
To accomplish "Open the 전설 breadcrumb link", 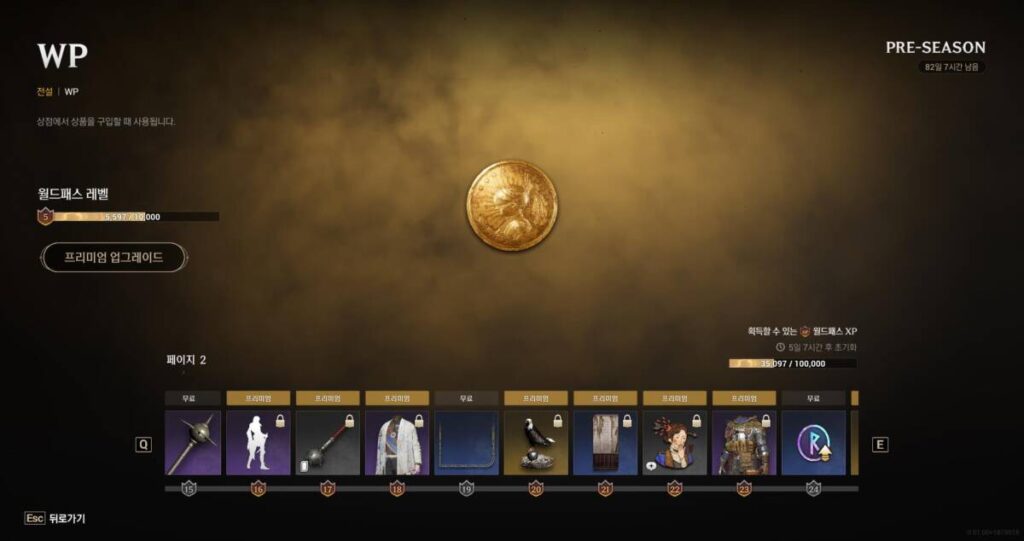I will [44, 91].
